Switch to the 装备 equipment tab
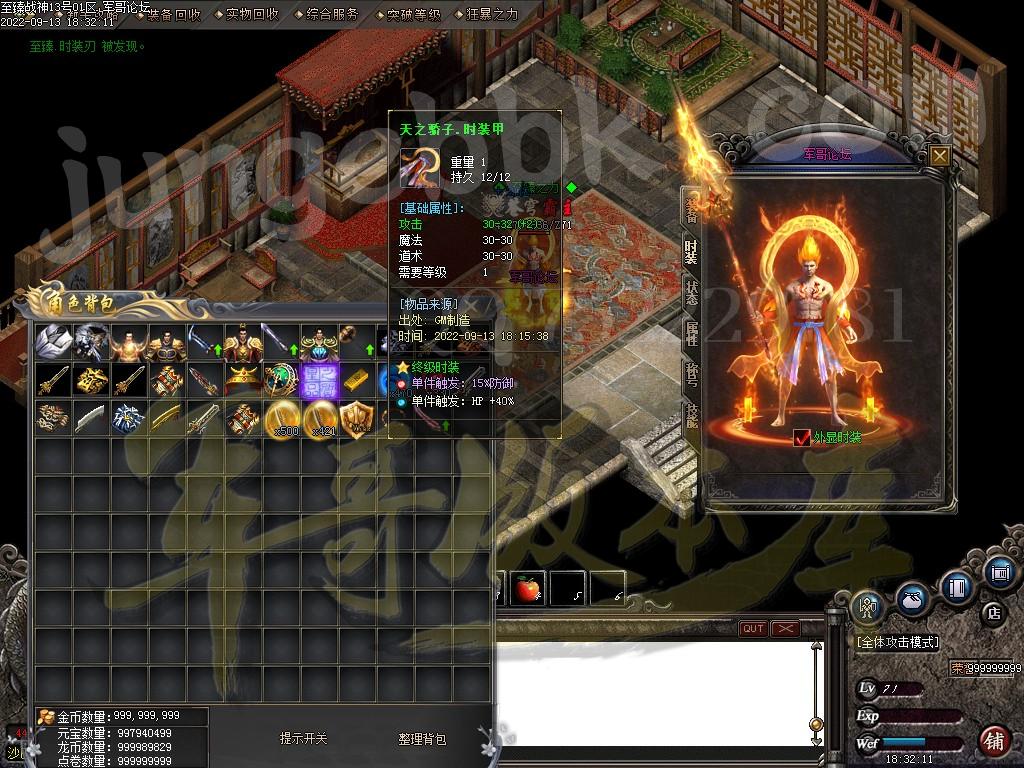 click(690, 207)
